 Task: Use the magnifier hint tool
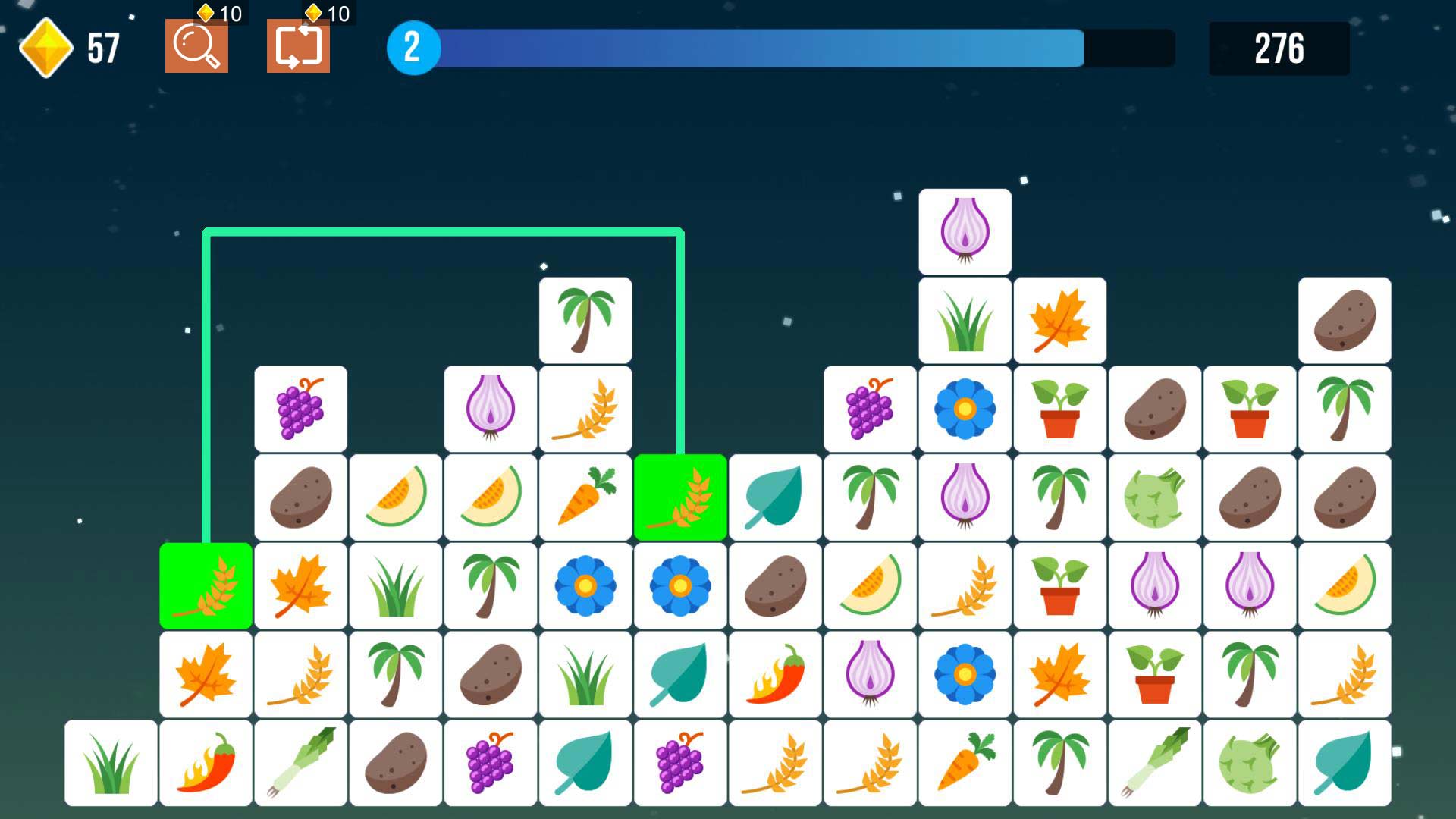(x=196, y=47)
